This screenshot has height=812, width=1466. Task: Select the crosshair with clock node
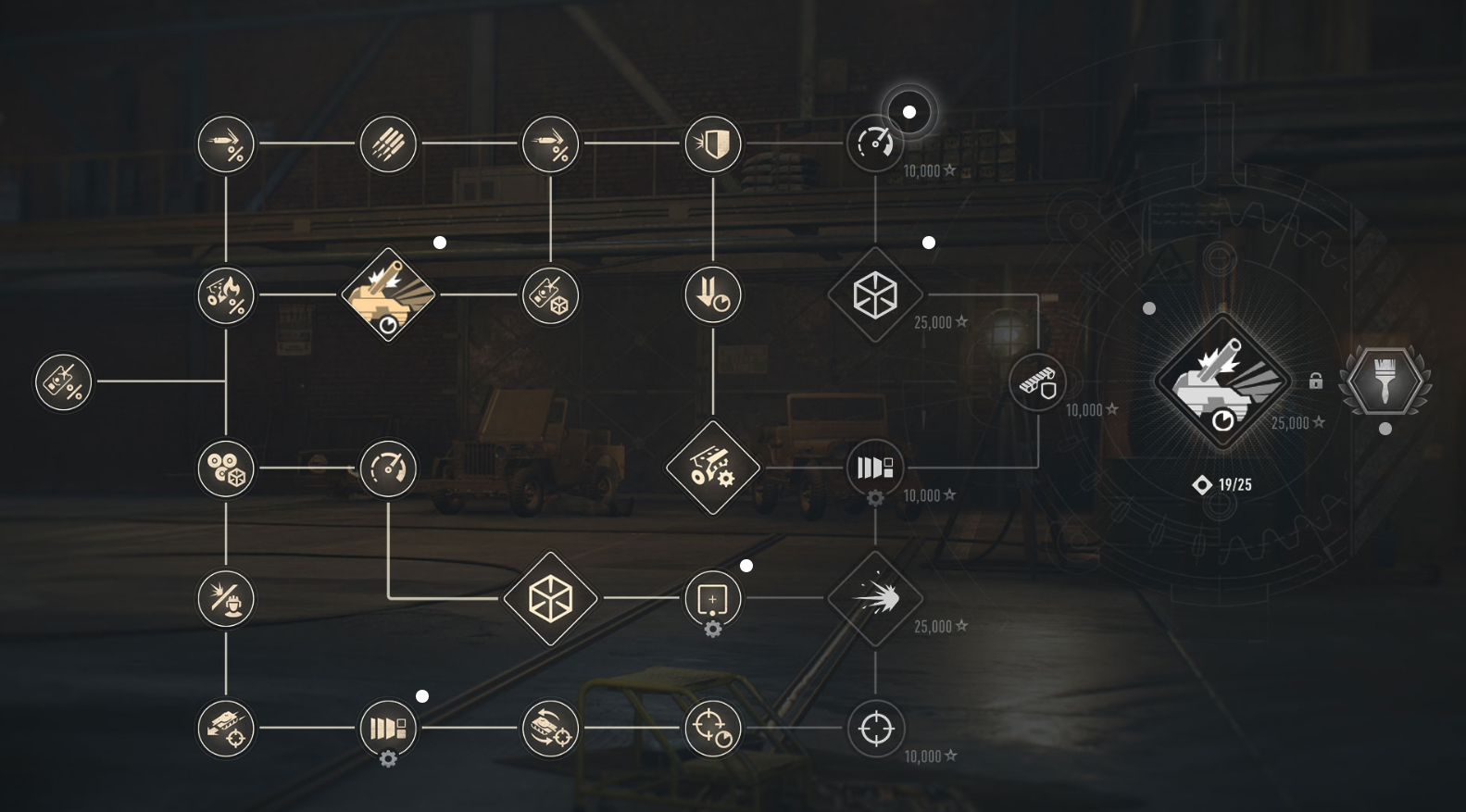coord(713,729)
